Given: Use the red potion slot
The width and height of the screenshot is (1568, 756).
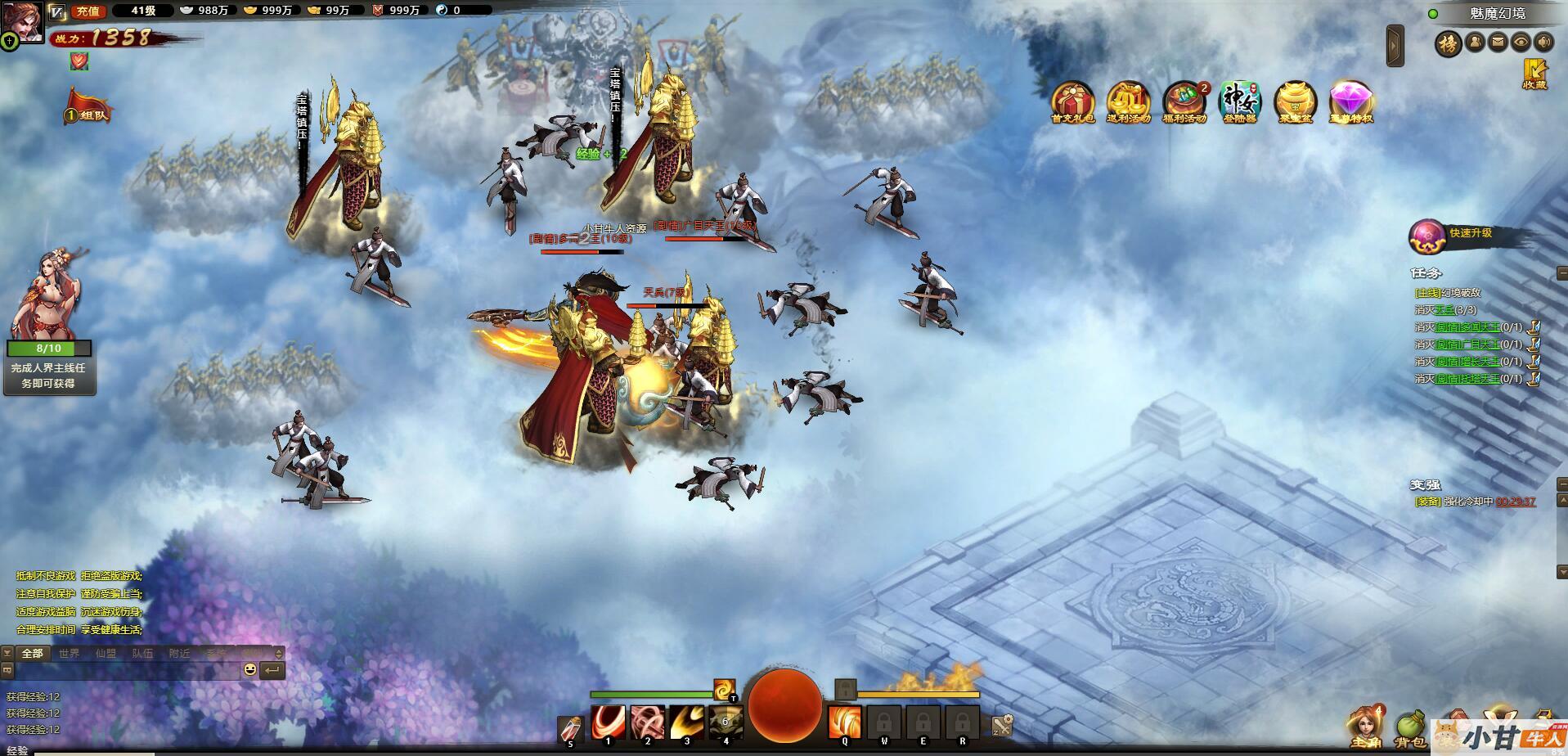Looking at the screenshot, I should (x=570, y=729).
